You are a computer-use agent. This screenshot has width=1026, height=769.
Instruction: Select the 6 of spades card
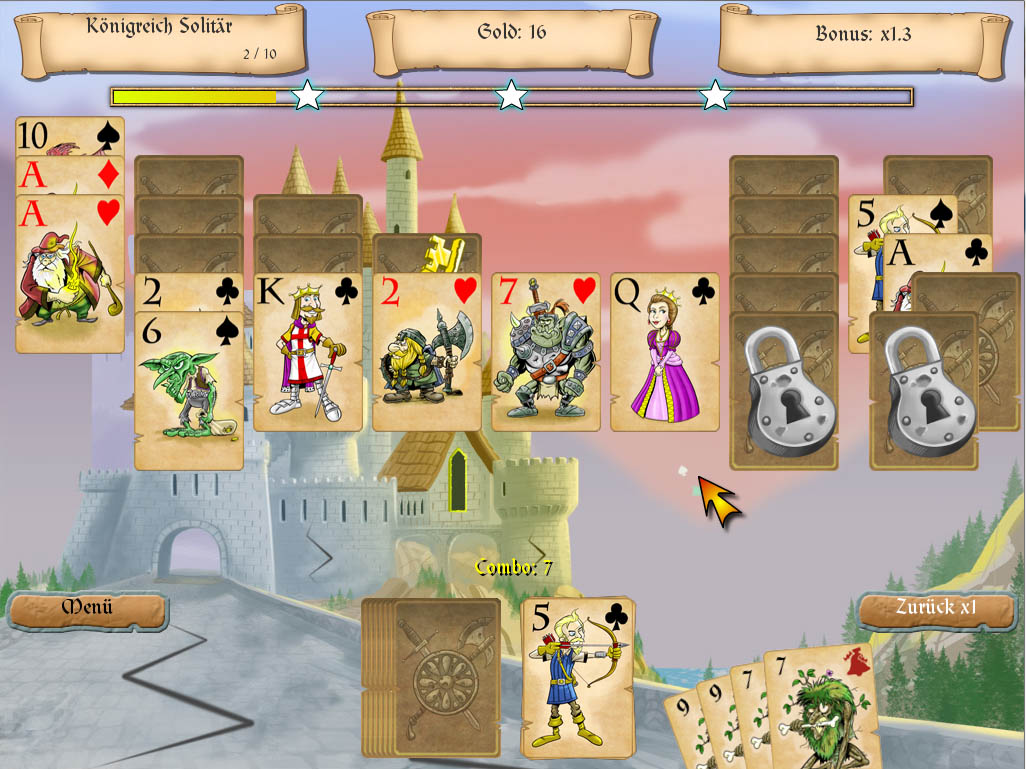[x=189, y=390]
